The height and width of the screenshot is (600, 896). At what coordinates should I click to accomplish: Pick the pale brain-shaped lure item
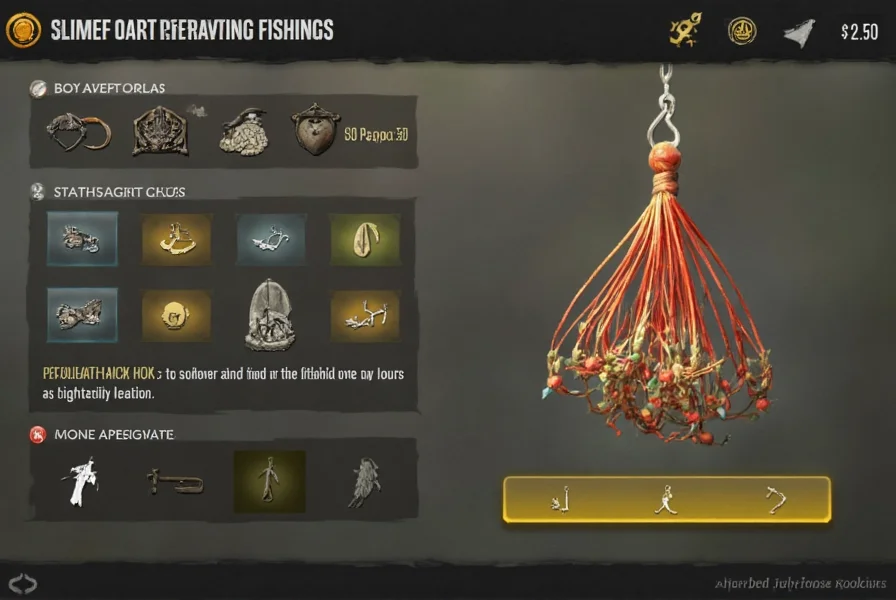click(x=241, y=131)
